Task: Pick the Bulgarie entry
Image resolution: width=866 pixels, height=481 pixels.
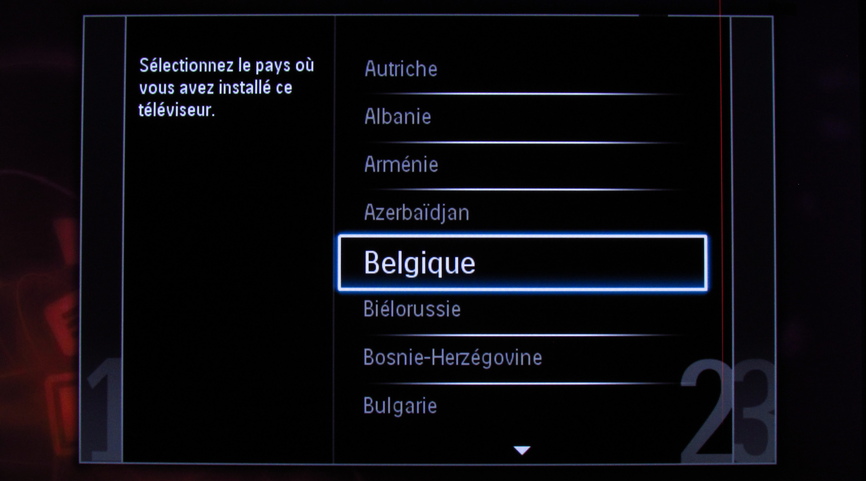Action: pyautogui.click(x=400, y=405)
